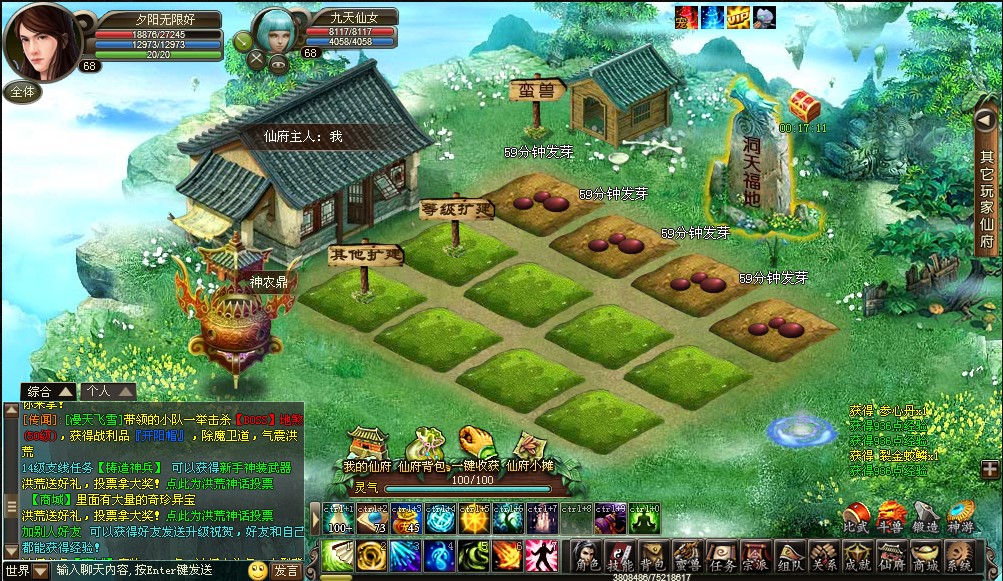Click the 发言 send-message button
The width and height of the screenshot is (1003, 581).
[286, 570]
